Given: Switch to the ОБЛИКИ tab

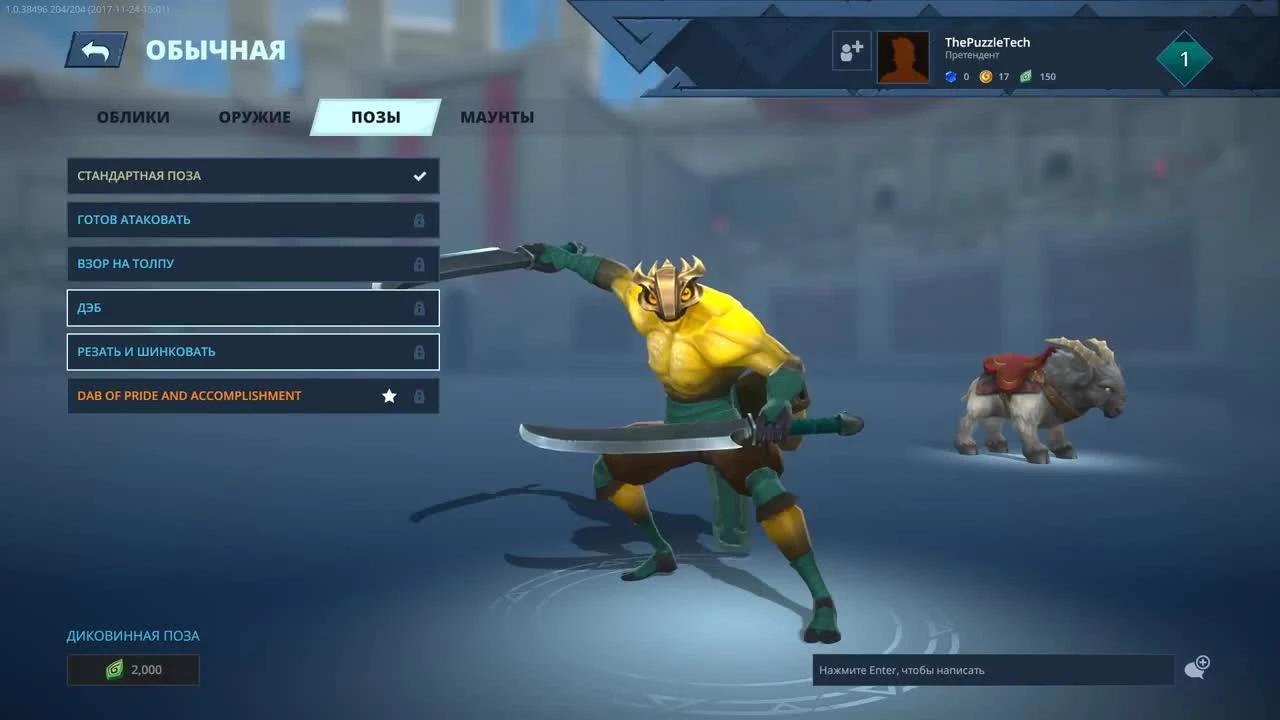Looking at the screenshot, I should tap(132, 117).
